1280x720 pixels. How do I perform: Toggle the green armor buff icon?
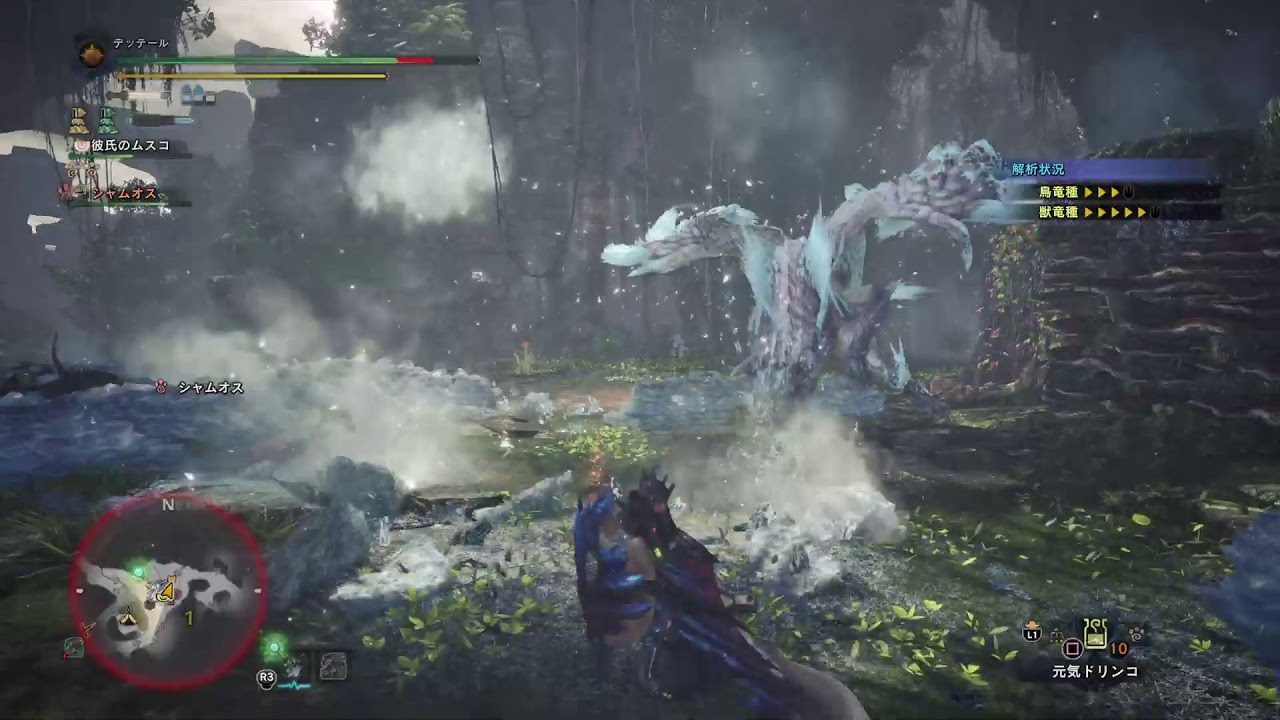point(106,121)
